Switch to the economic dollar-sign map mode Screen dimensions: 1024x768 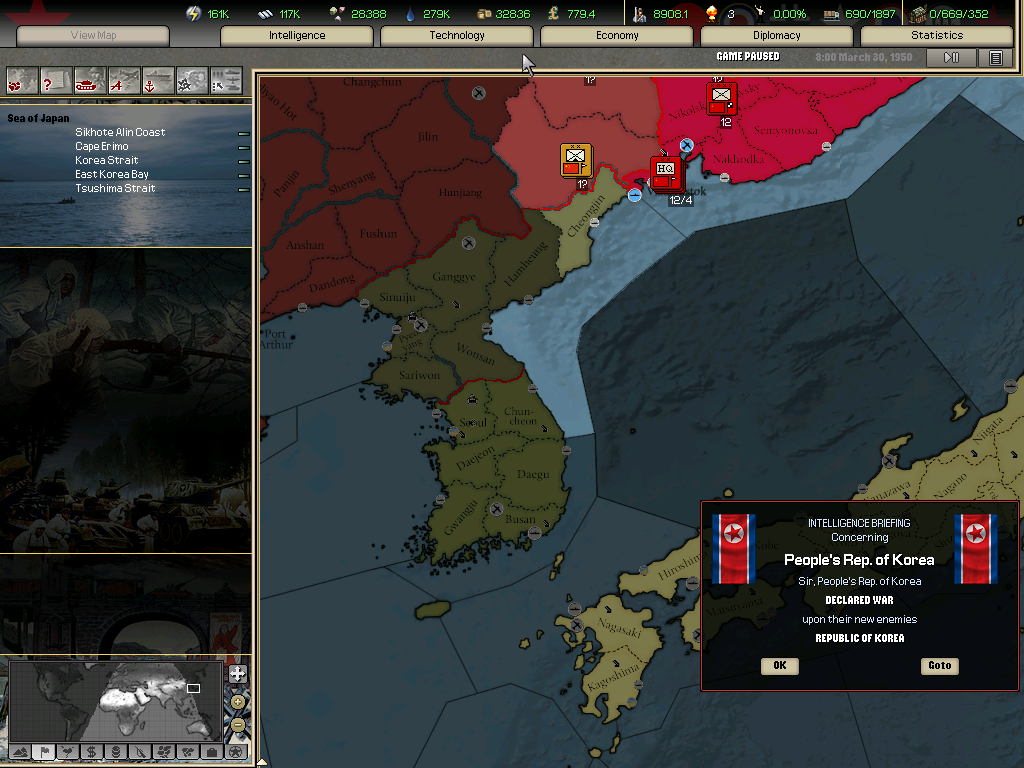click(91, 751)
